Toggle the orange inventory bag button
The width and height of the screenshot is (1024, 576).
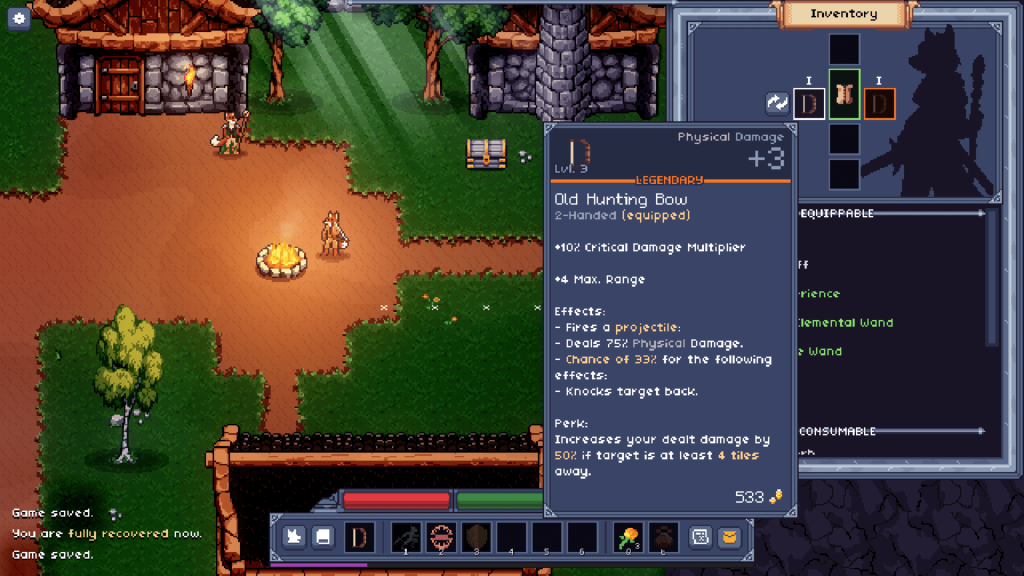[730, 537]
